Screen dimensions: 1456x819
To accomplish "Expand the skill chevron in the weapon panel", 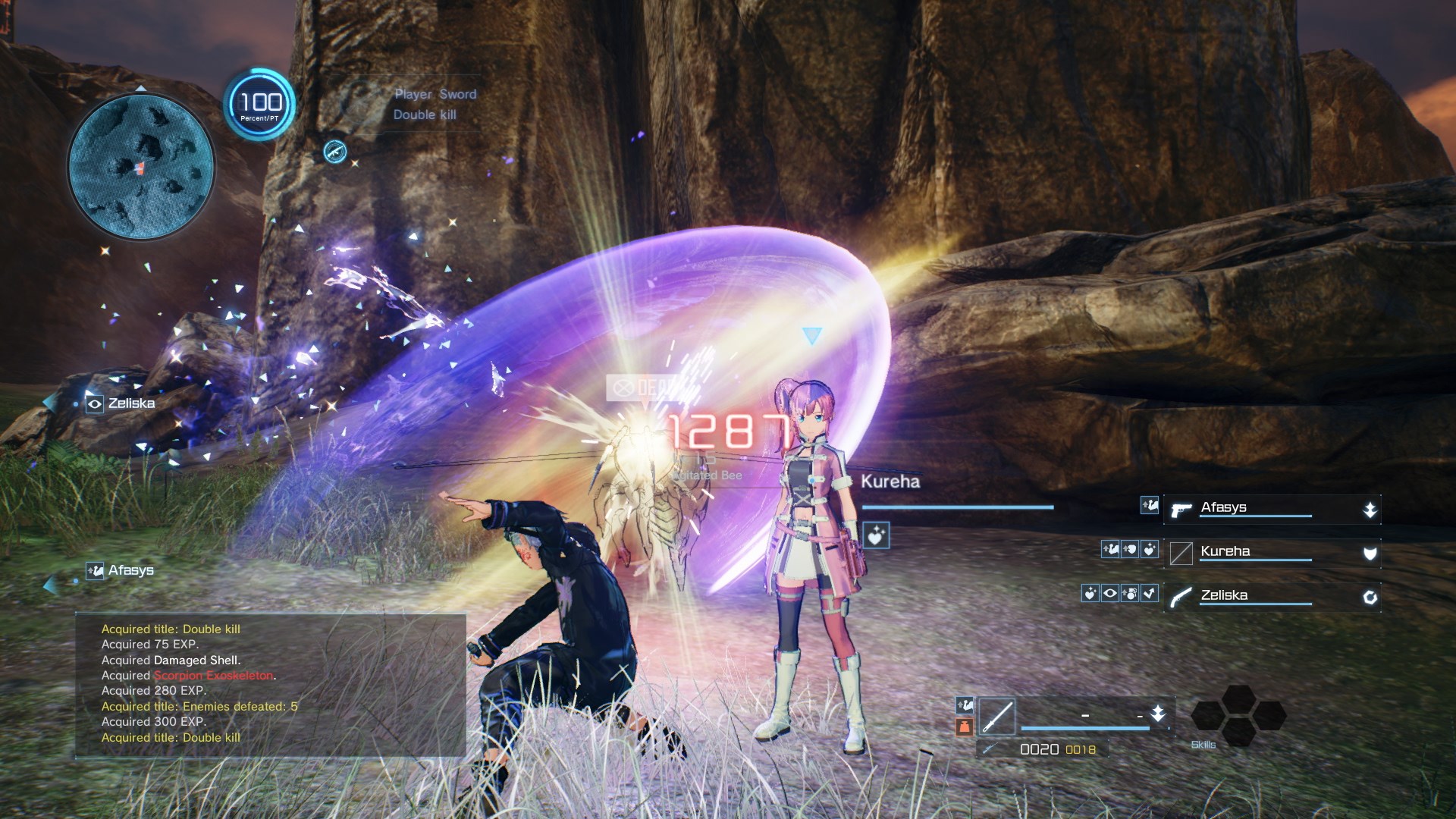I will click(1158, 714).
